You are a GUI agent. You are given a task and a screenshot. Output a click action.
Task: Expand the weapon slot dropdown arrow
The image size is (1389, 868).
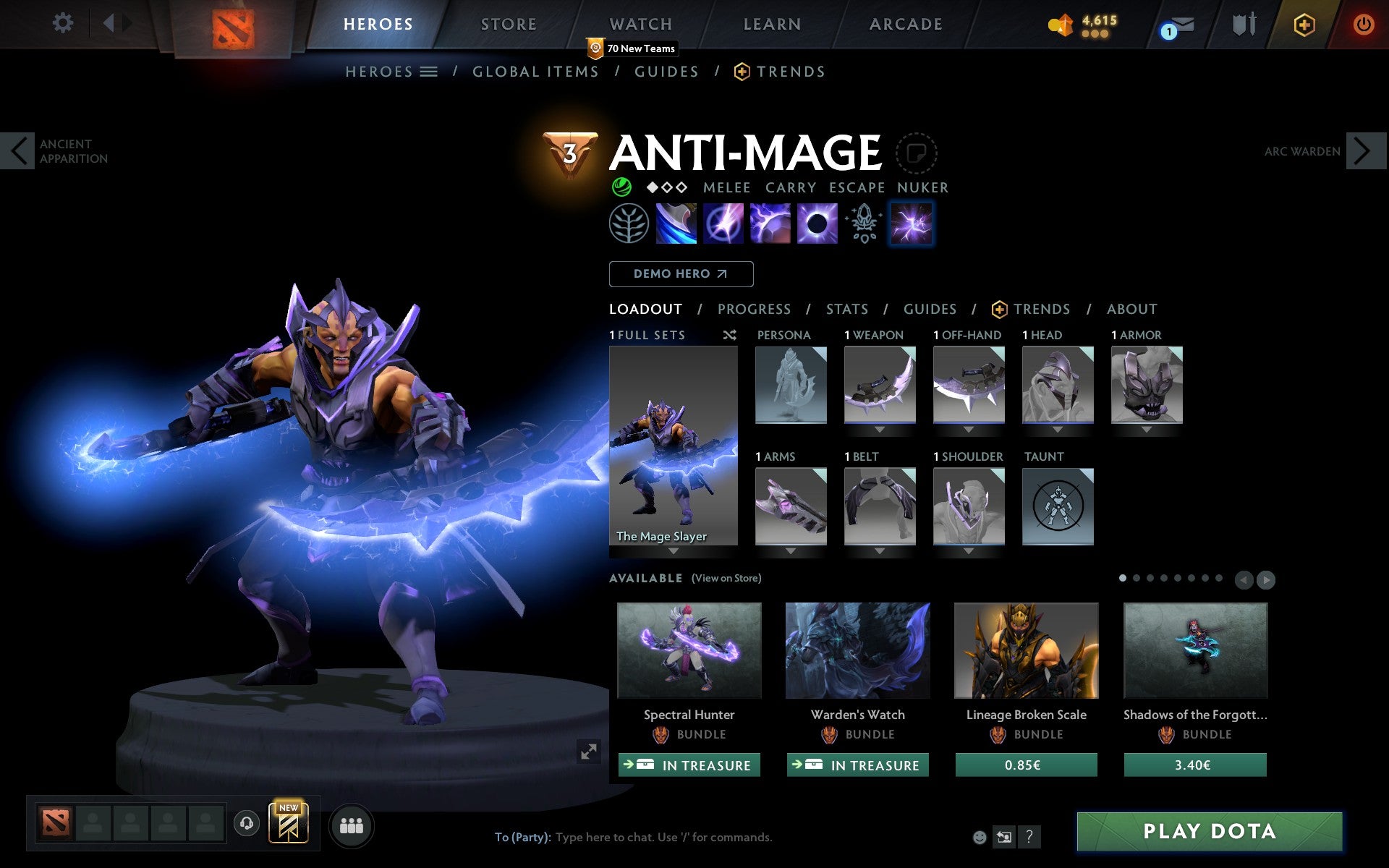[x=880, y=428]
